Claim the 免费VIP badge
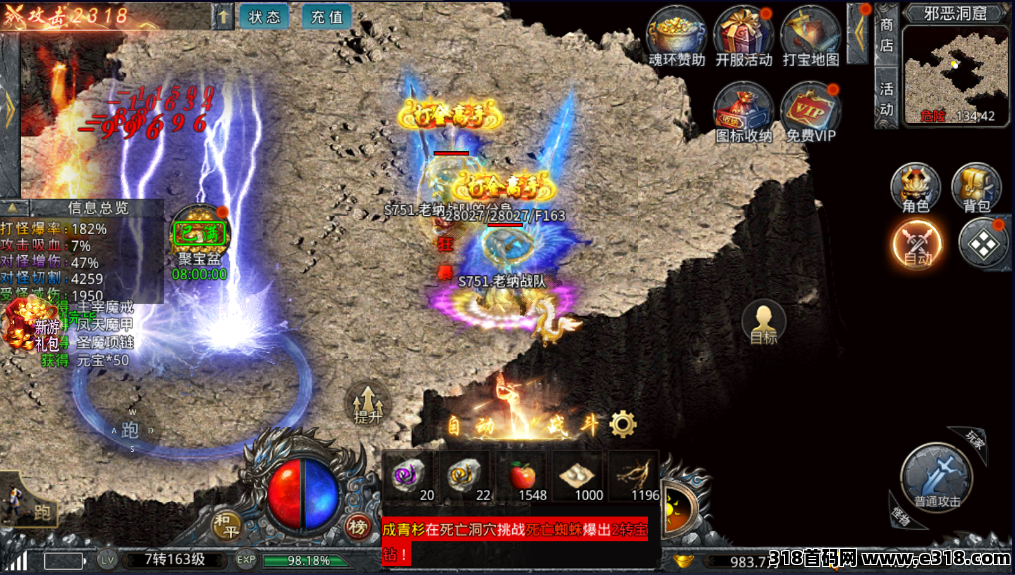Viewport: 1015px width, 575px height. coord(810,110)
